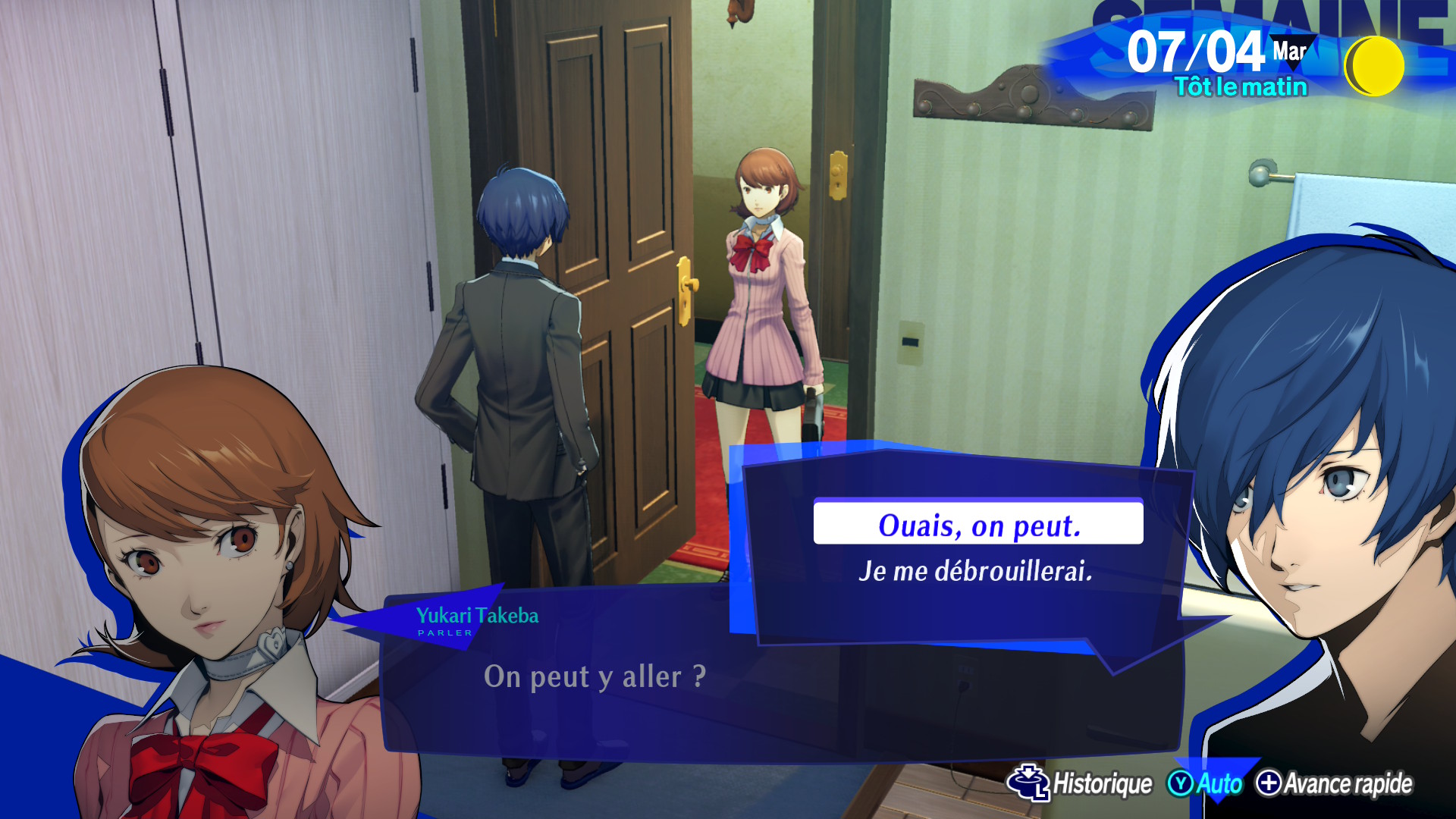Open the Historique dialogue log
Viewport: 1456px width, 819px height.
click(x=1081, y=783)
